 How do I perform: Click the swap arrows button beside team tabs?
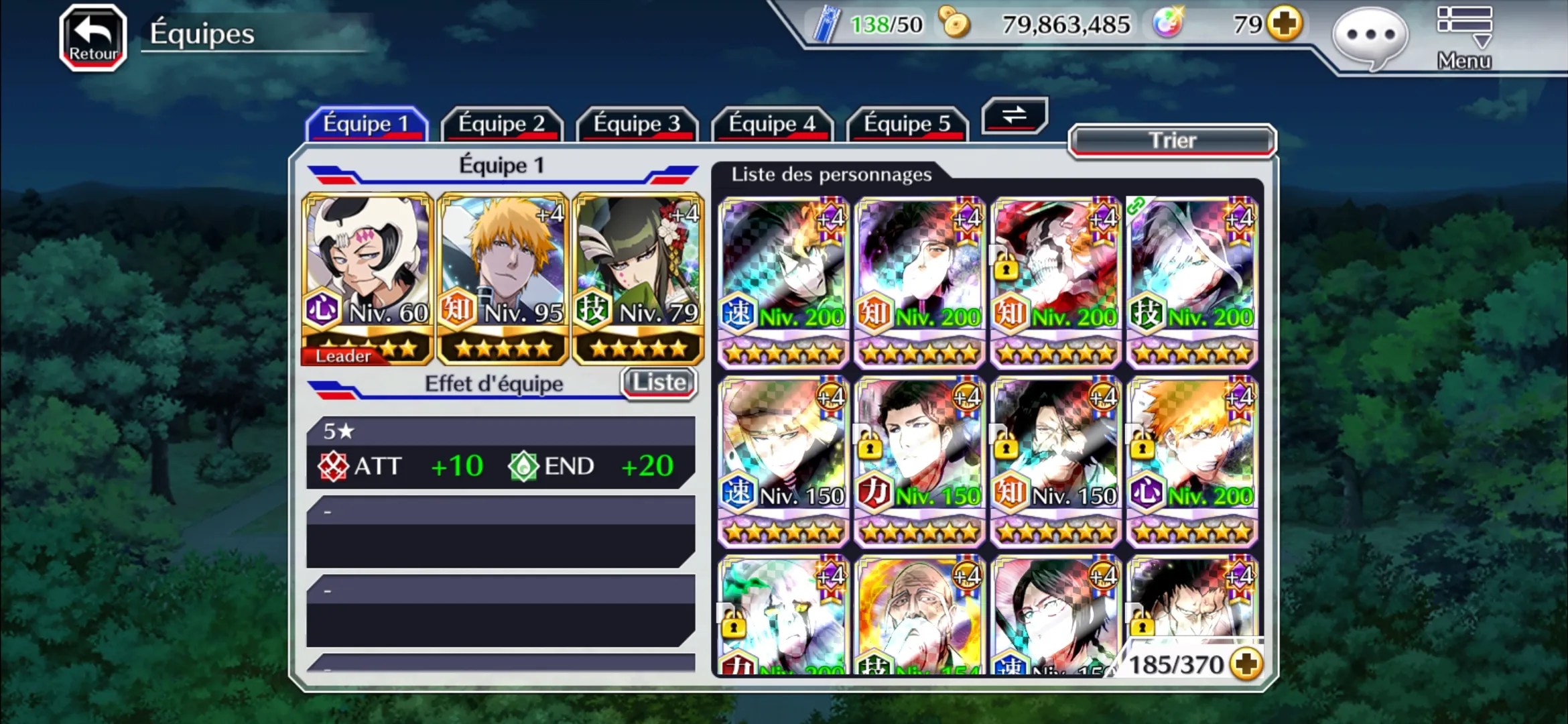(x=1015, y=115)
